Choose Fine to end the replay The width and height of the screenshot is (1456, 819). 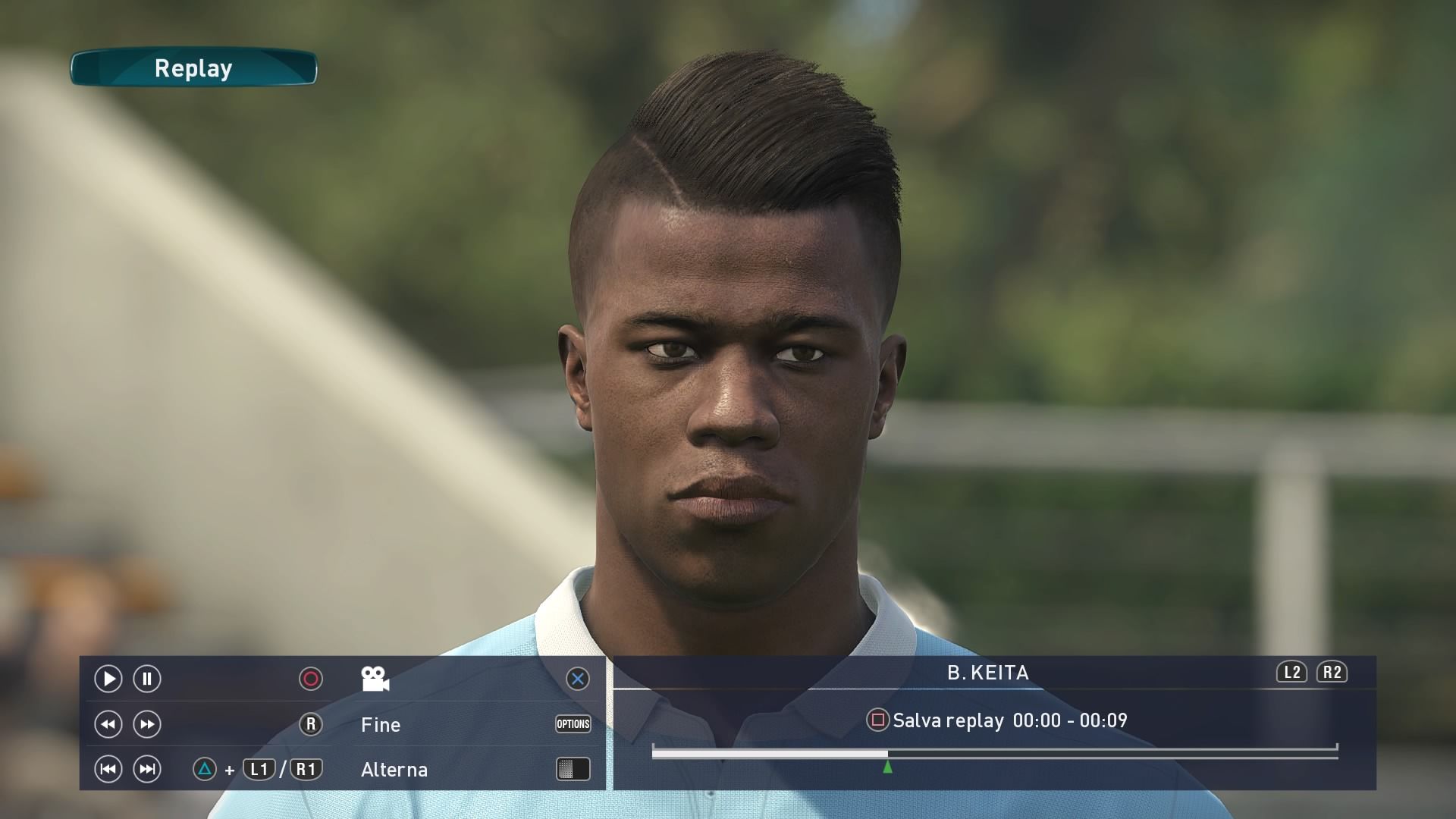click(x=381, y=725)
